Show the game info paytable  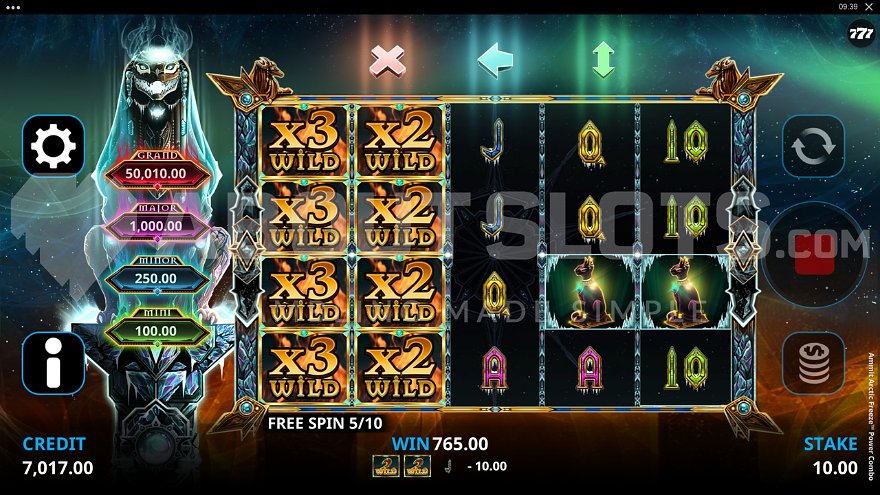coord(53,361)
